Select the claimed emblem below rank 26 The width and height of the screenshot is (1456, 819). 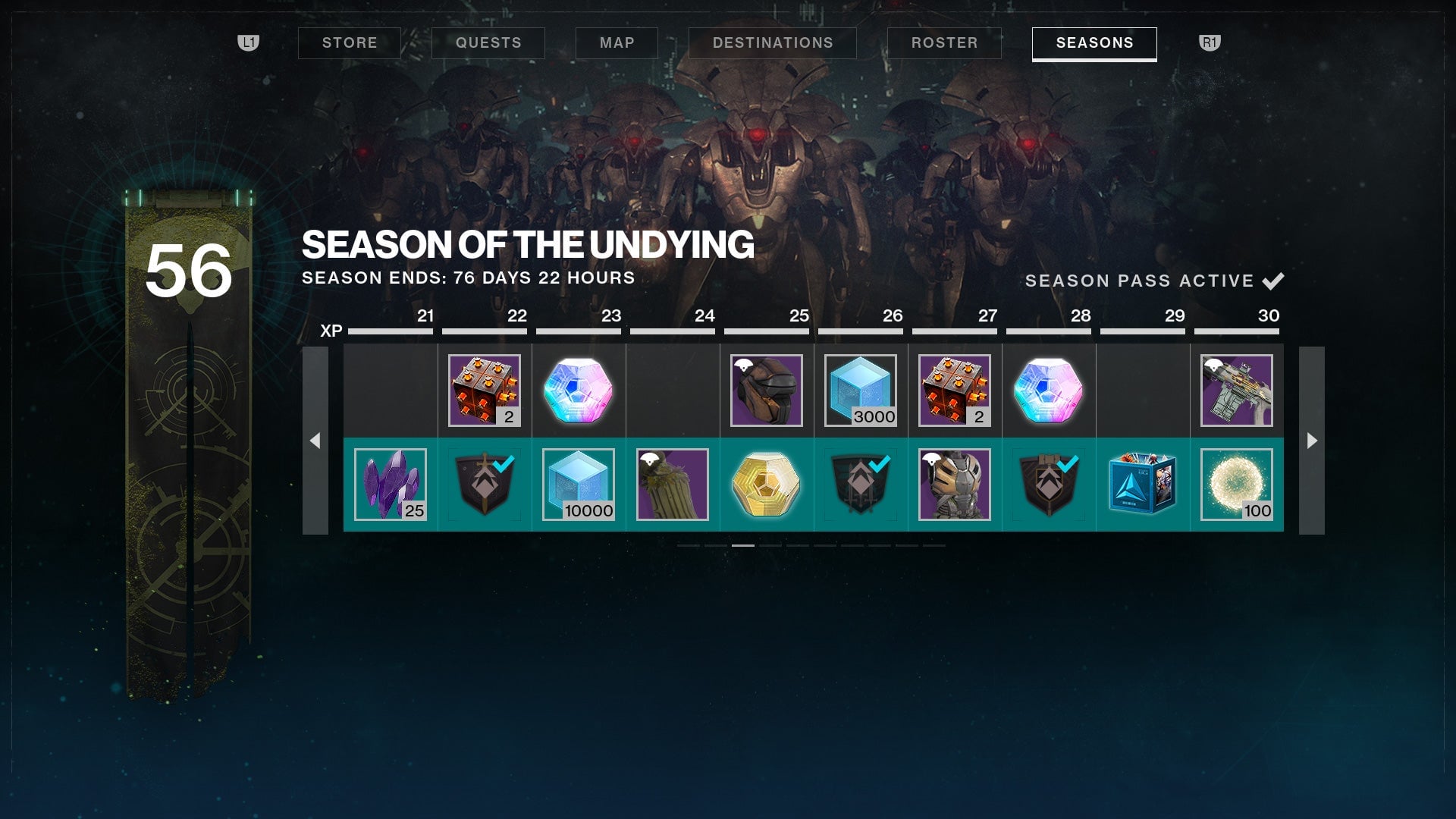pyautogui.click(x=861, y=485)
